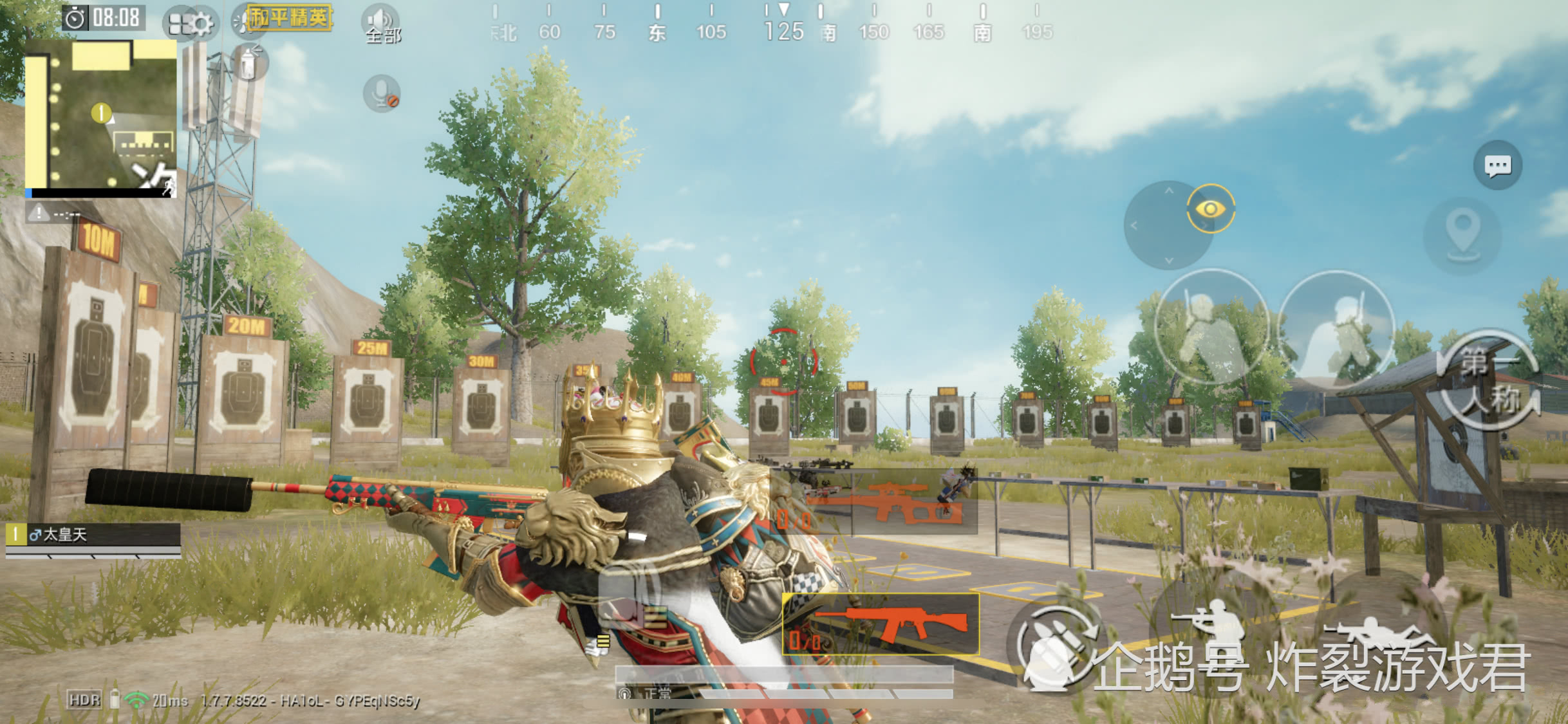The image size is (1568, 724).
Task: Open the chat message bubble
Action: [x=1497, y=166]
